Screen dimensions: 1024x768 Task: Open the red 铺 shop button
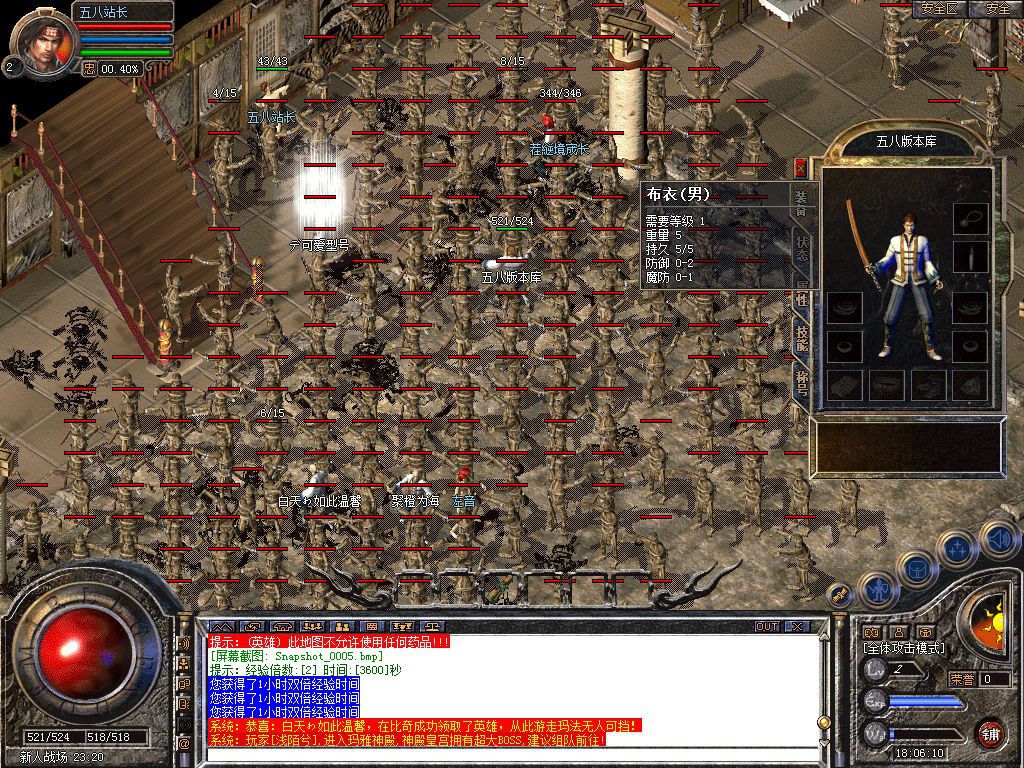click(990, 733)
